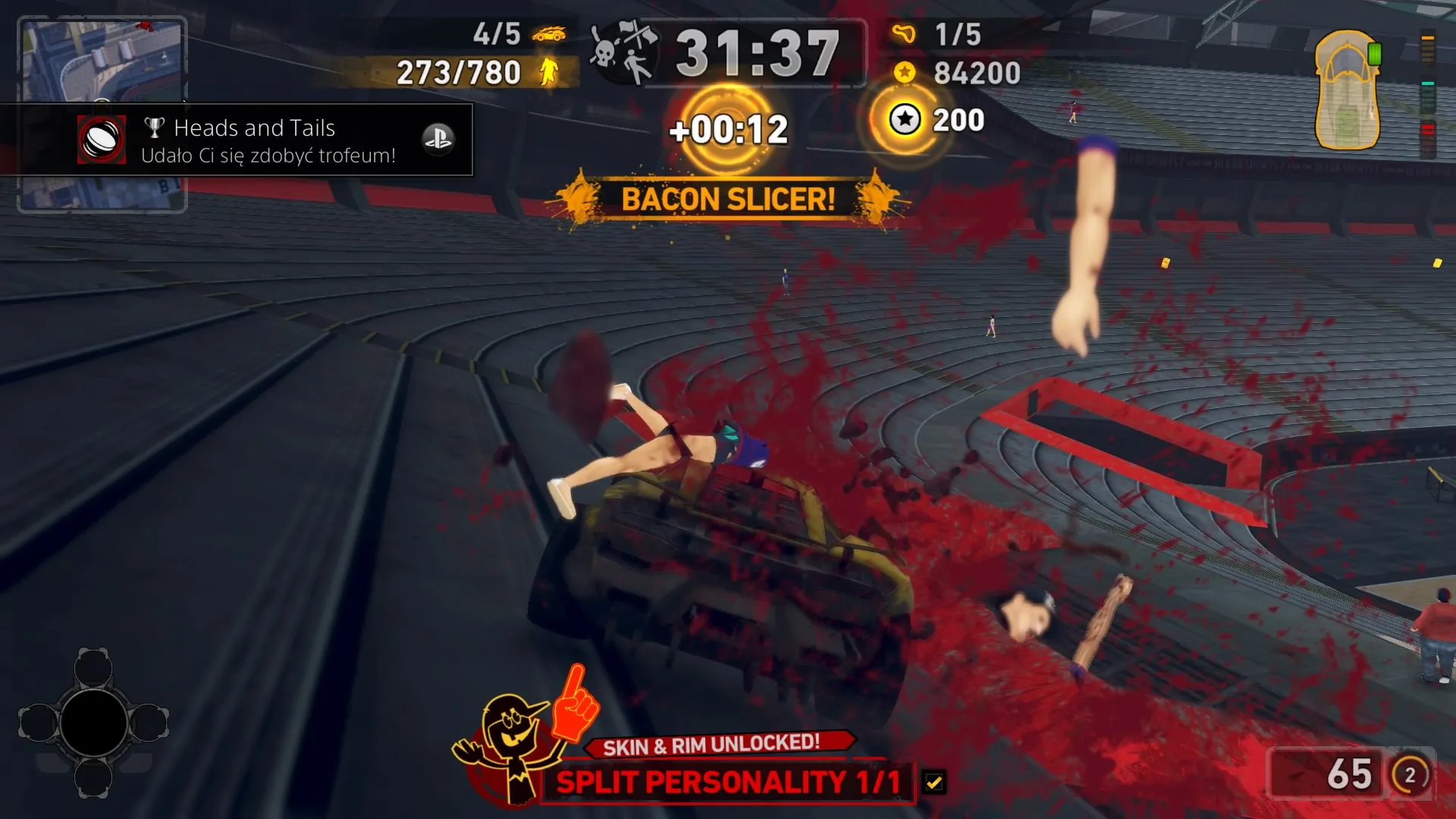Open the Heads and Tails trophy notification
1456x819 pixels.
[x=243, y=140]
